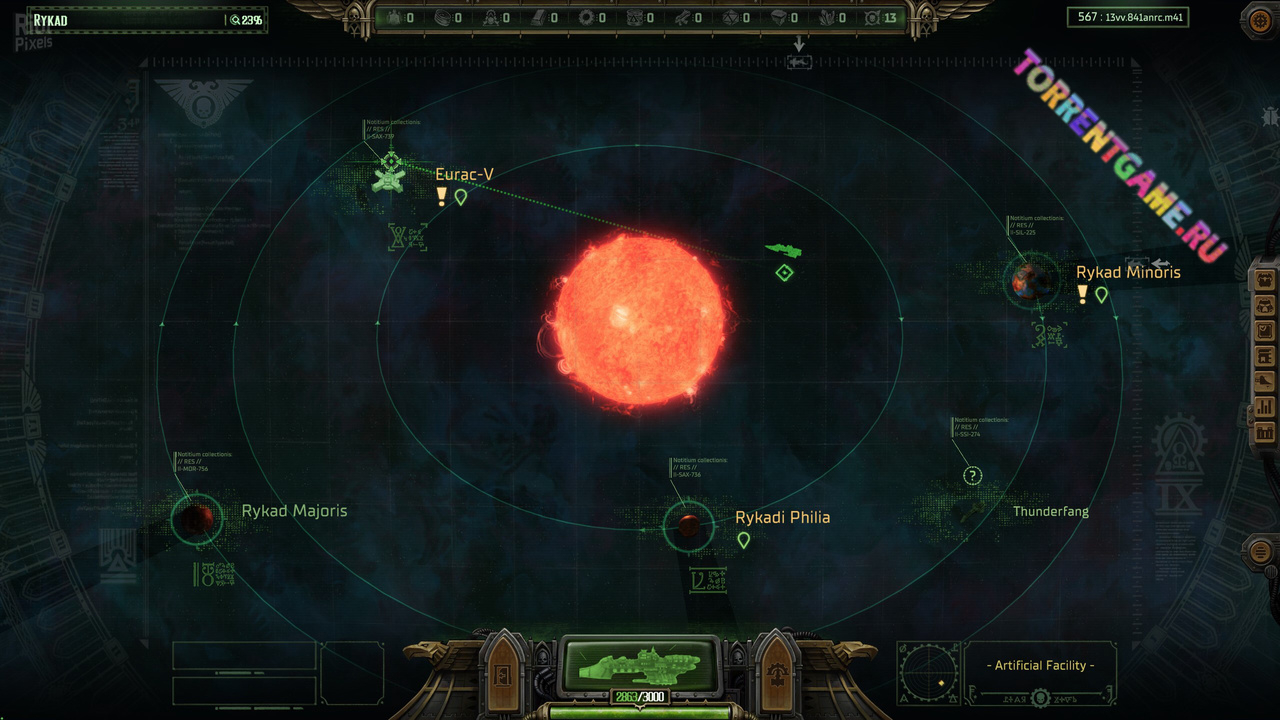Select the Rykadi Philia planet node
The height and width of the screenshot is (720, 1280).
688,525
